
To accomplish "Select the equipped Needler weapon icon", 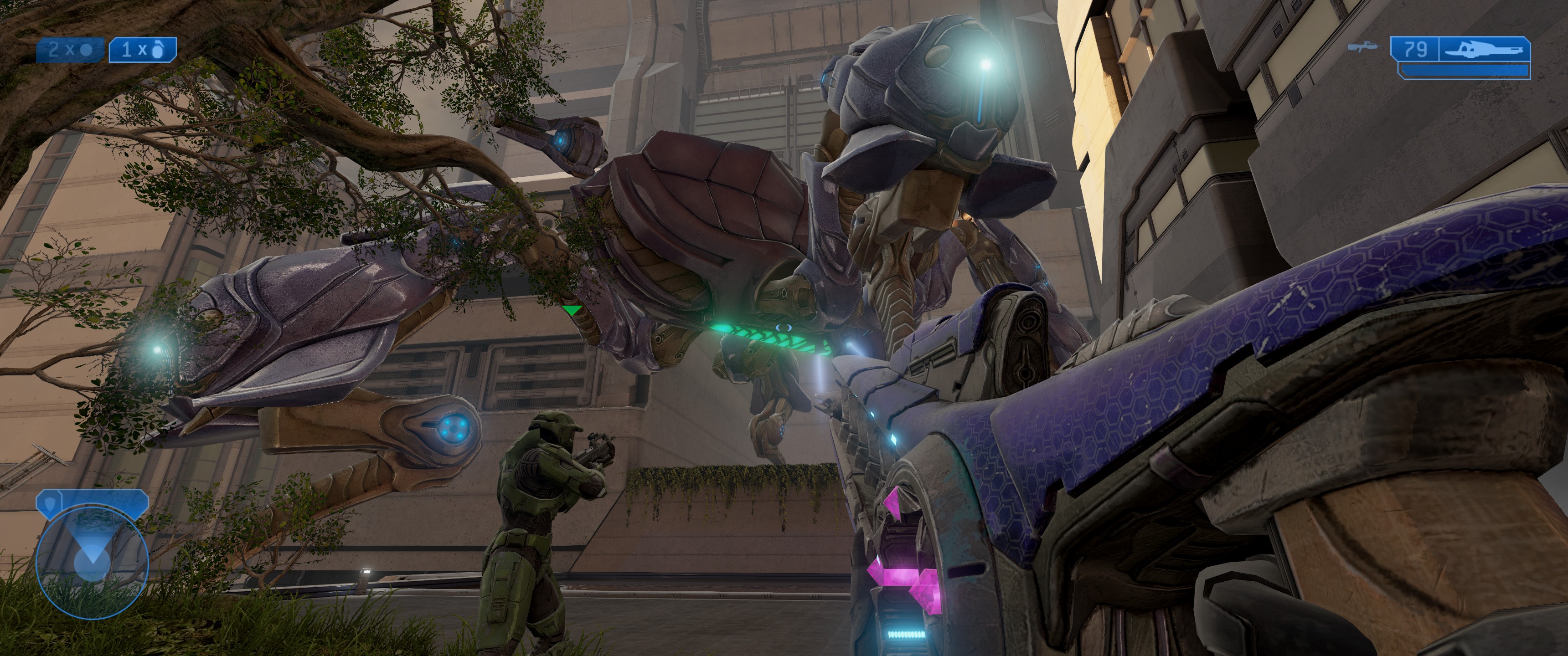I will pos(1485,49).
